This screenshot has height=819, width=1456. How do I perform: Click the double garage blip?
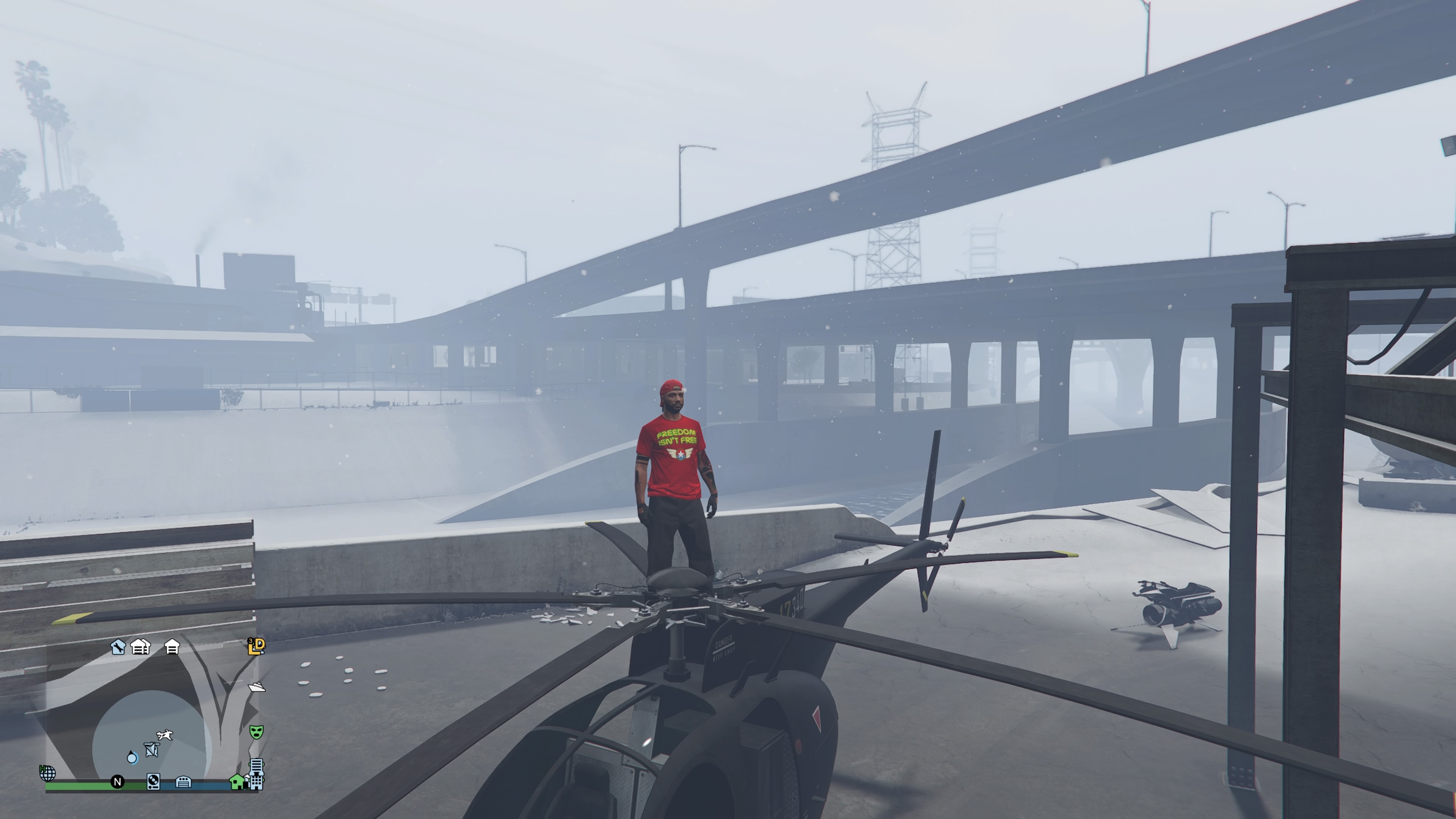(140, 646)
